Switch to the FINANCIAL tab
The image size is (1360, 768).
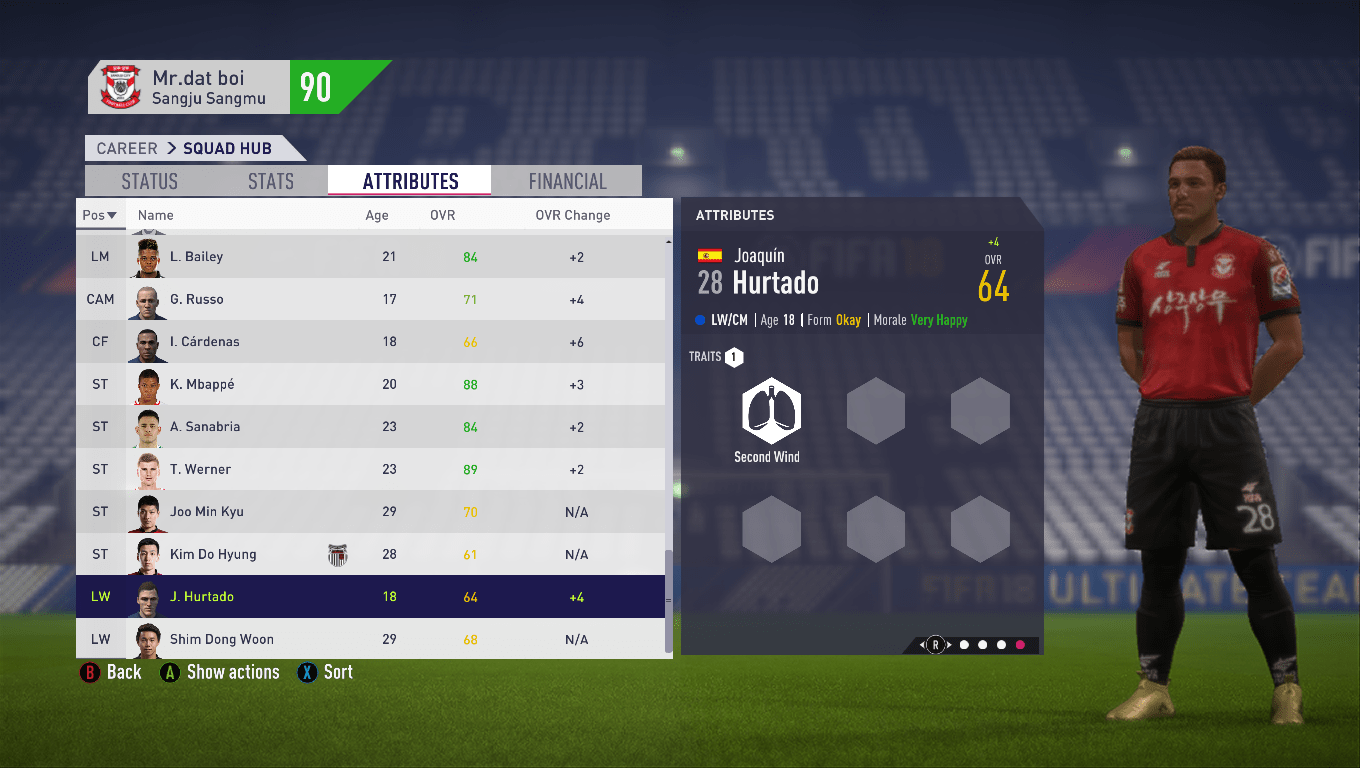coord(567,181)
